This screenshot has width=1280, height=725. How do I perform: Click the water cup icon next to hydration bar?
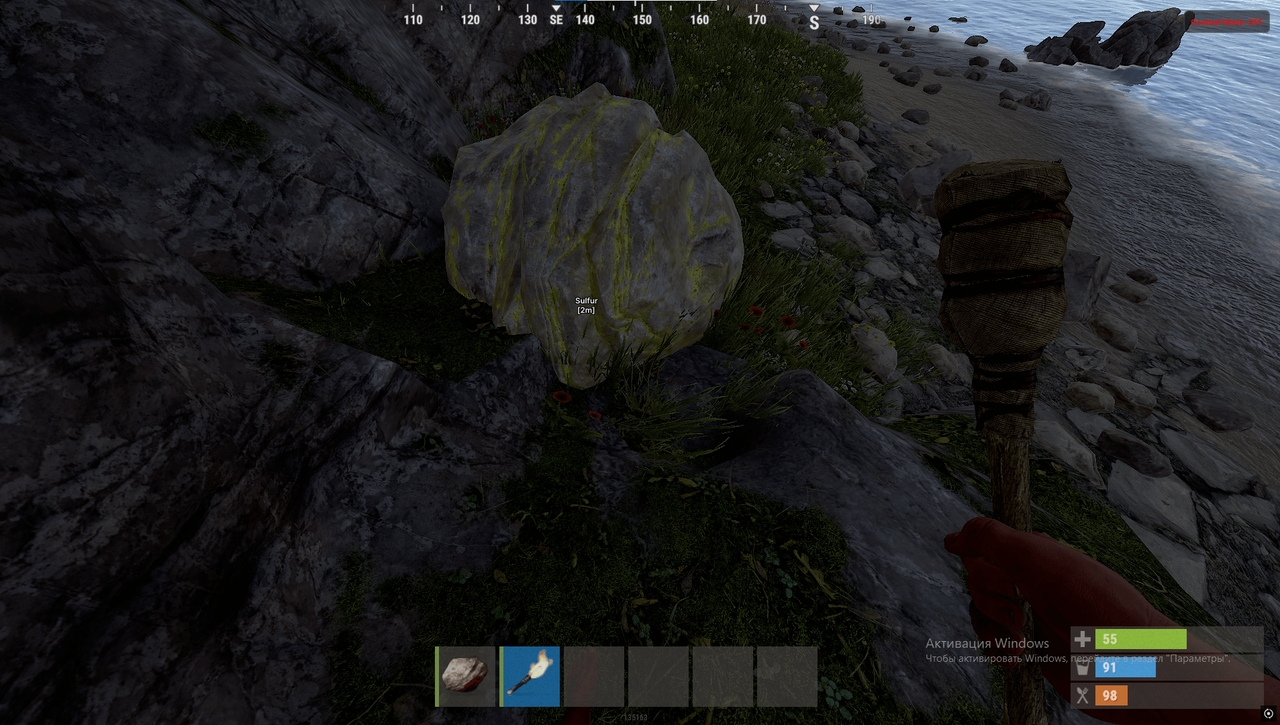(x=1081, y=667)
